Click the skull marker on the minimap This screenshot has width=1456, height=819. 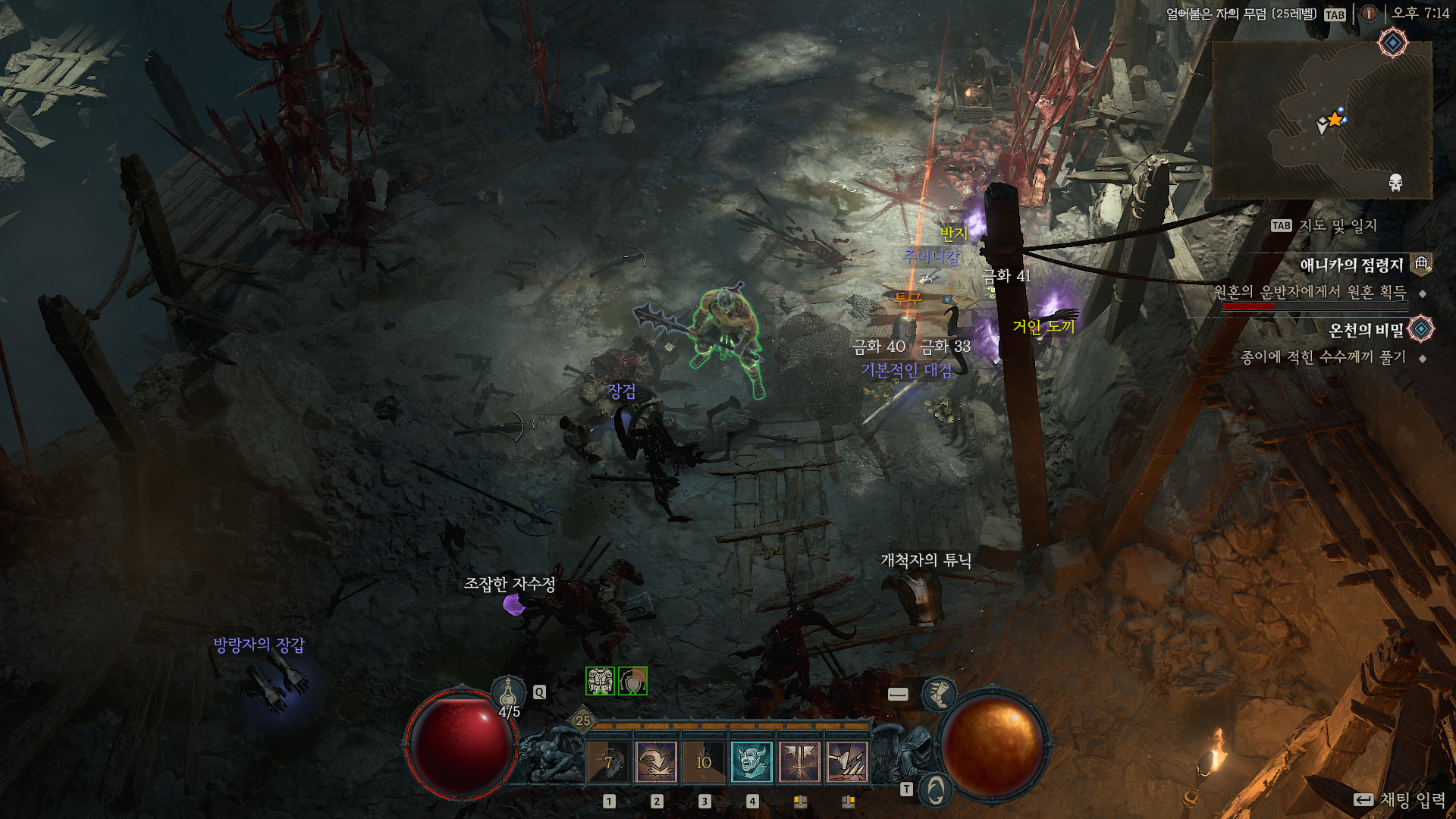point(1395,182)
